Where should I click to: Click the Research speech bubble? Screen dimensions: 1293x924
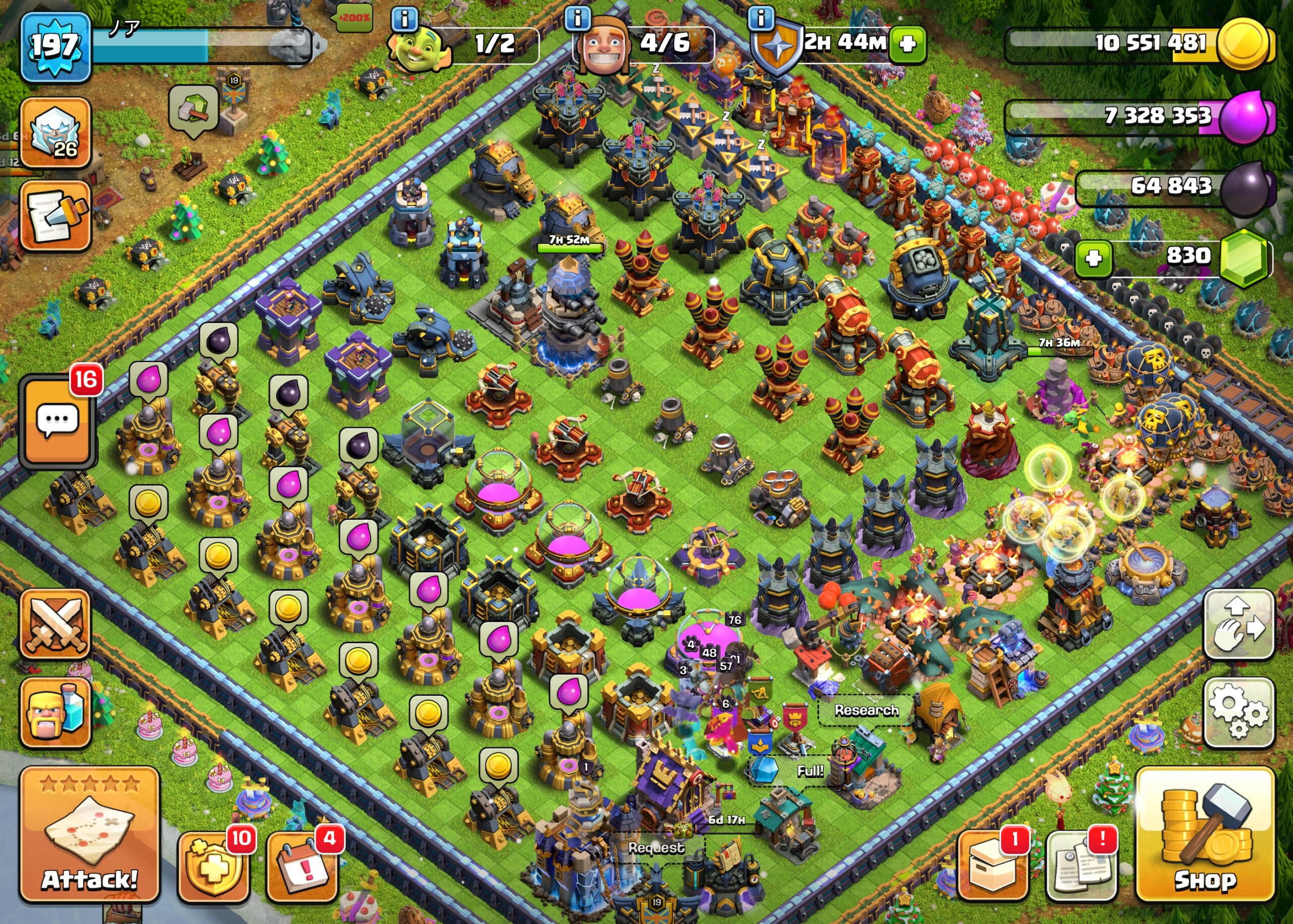pos(866,710)
